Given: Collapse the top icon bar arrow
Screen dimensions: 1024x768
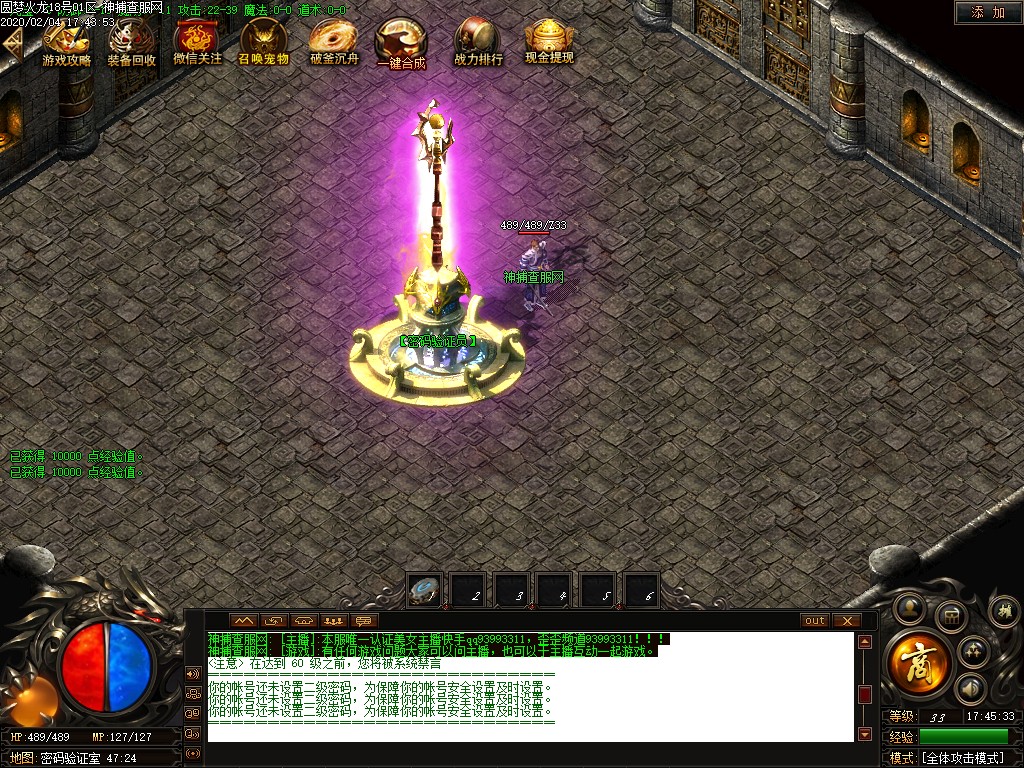Looking at the screenshot, I should [12, 44].
